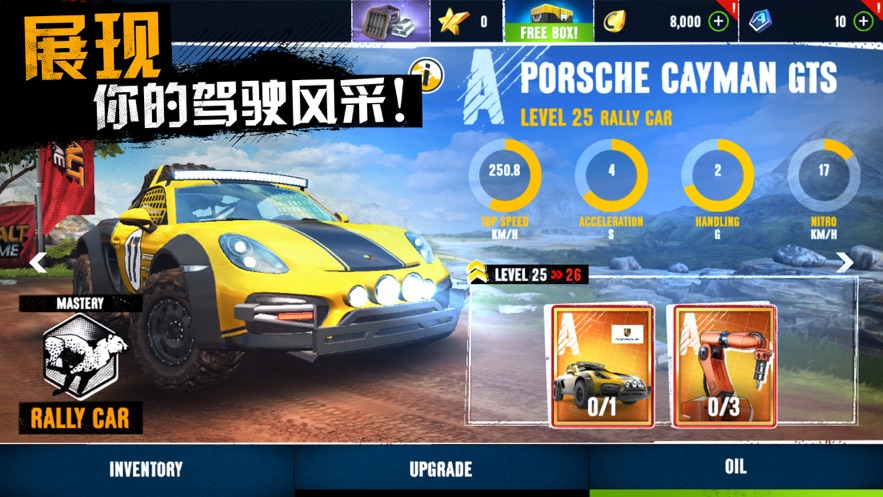Viewport: 883px width, 497px height.
Task: Open the car info button
Action: point(427,76)
